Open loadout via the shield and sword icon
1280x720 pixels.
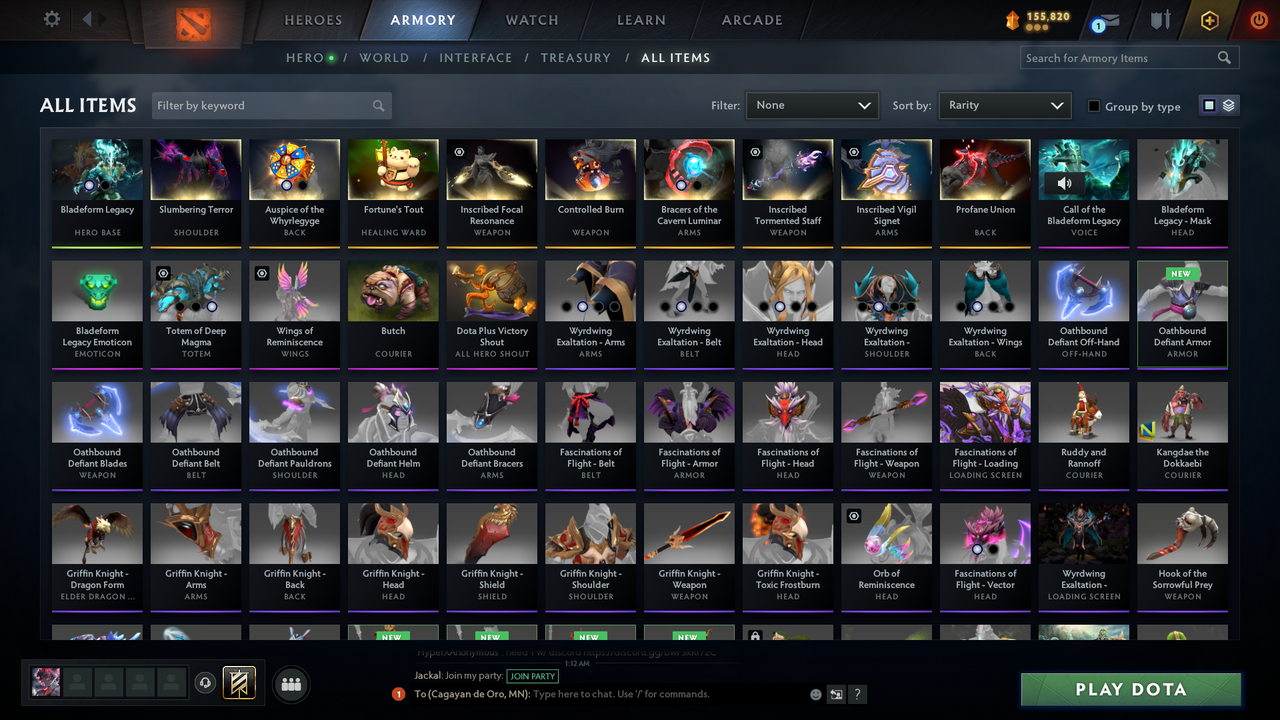(x=1159, y=19)
